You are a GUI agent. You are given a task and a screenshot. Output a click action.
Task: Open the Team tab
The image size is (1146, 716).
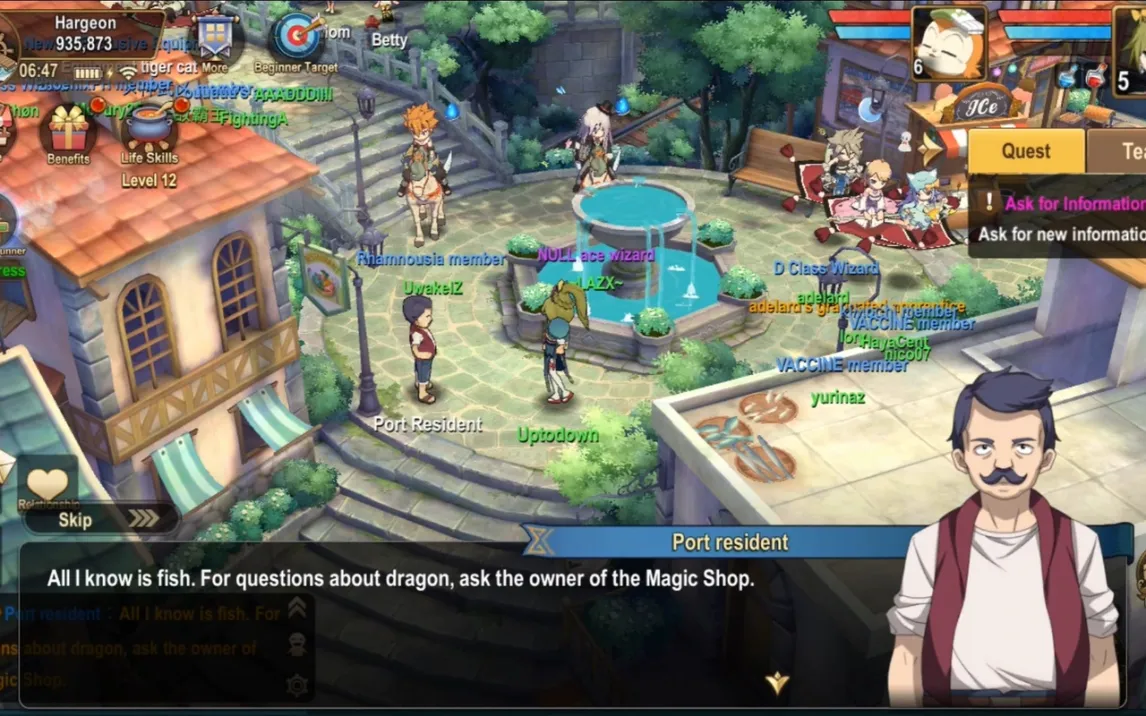point(1125,151)
